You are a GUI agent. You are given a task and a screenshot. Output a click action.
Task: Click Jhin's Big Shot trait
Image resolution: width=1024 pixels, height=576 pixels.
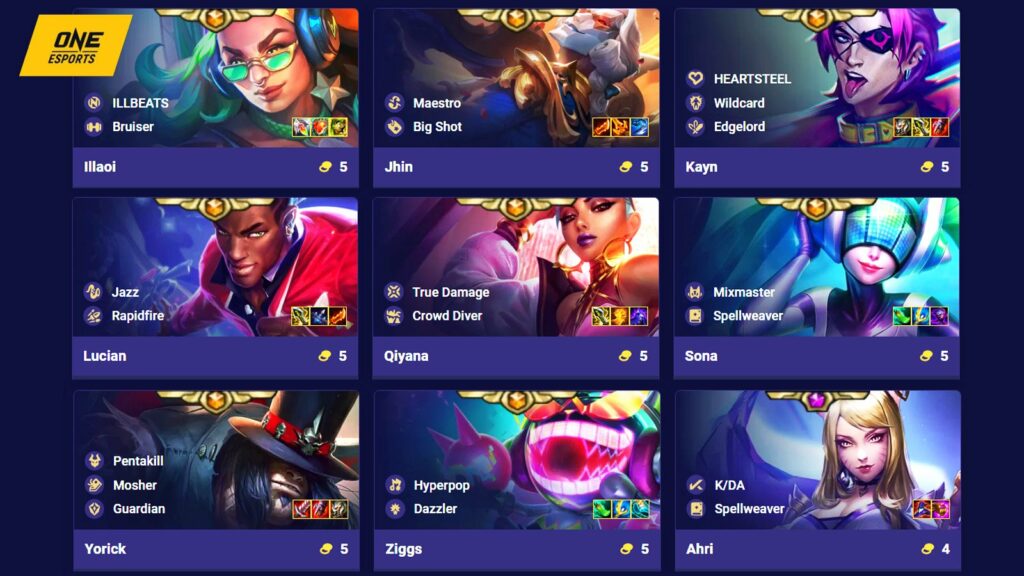[437, 127]
